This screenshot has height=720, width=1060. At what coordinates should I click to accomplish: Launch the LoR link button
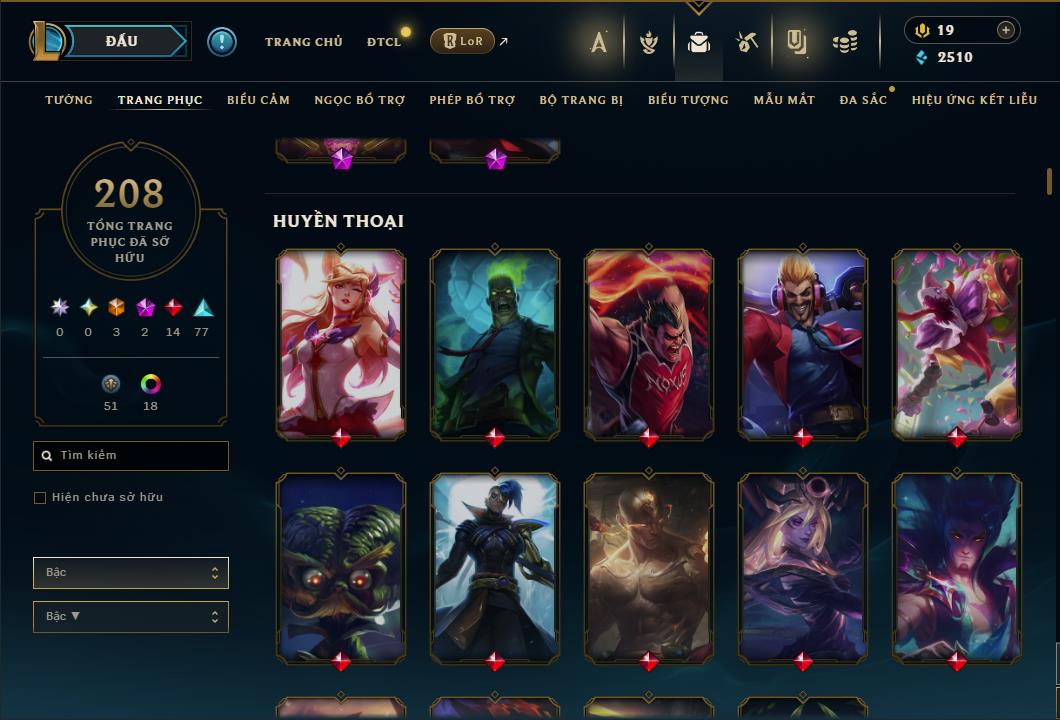pos(462,41)
